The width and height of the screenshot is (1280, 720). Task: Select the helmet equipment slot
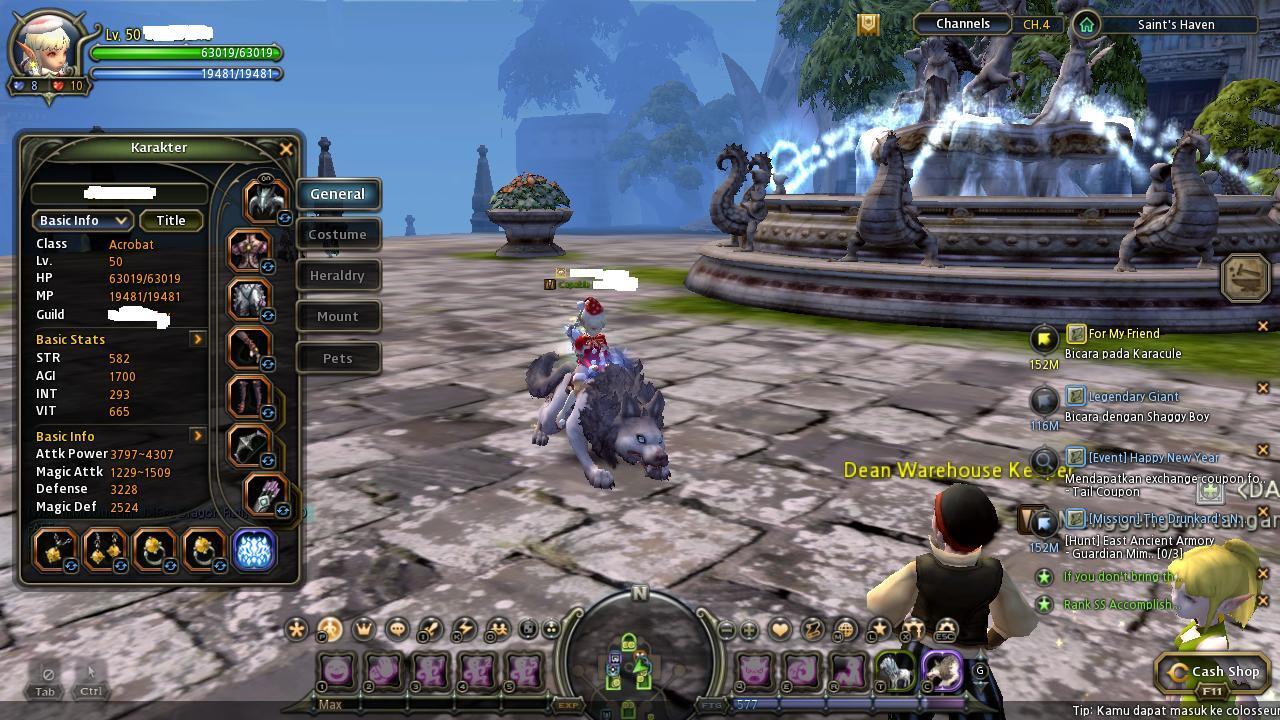click(264, 201)
